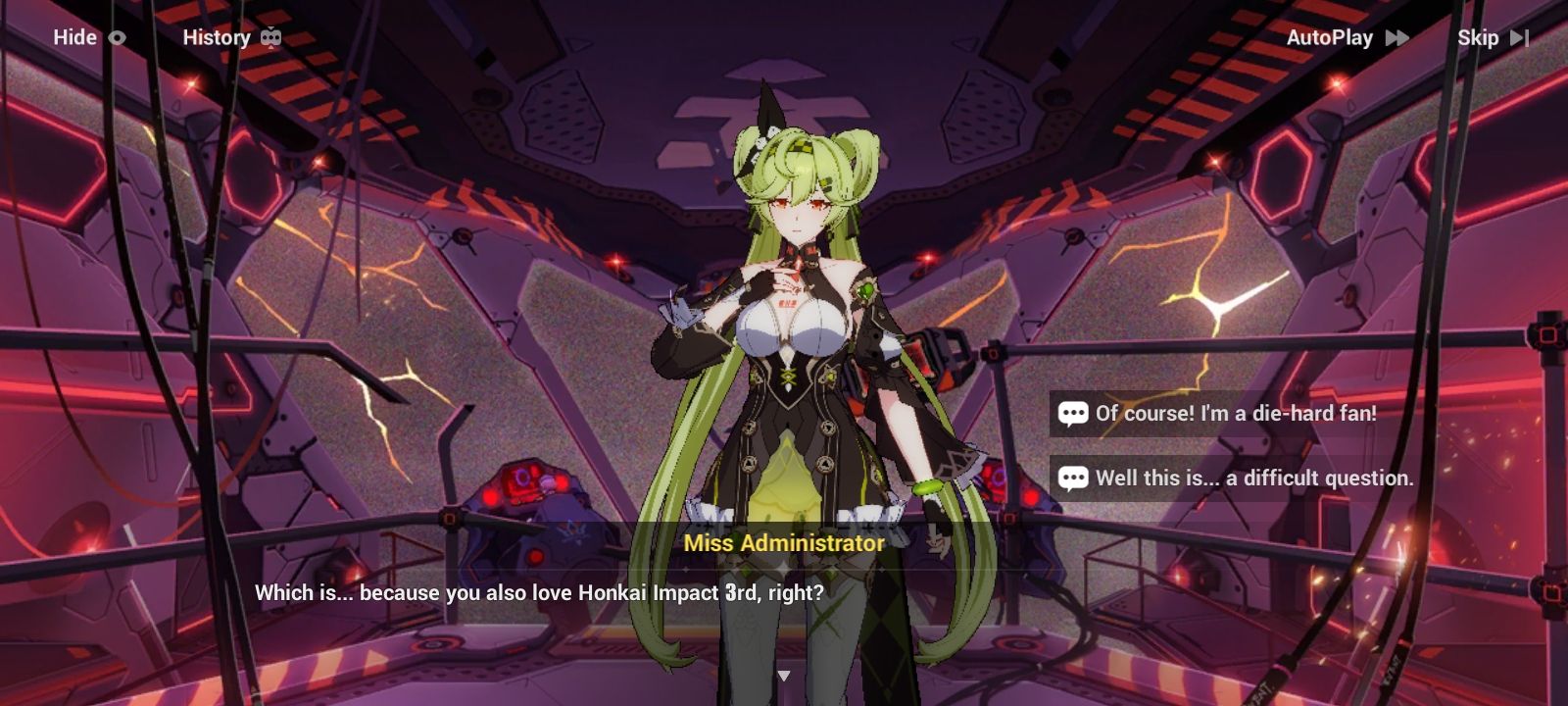The width and height of the screenshot is (1568, 706).
Task: Click the speech bubble icon on the die-hard fan choice
Action: [x=1072, y=414]
